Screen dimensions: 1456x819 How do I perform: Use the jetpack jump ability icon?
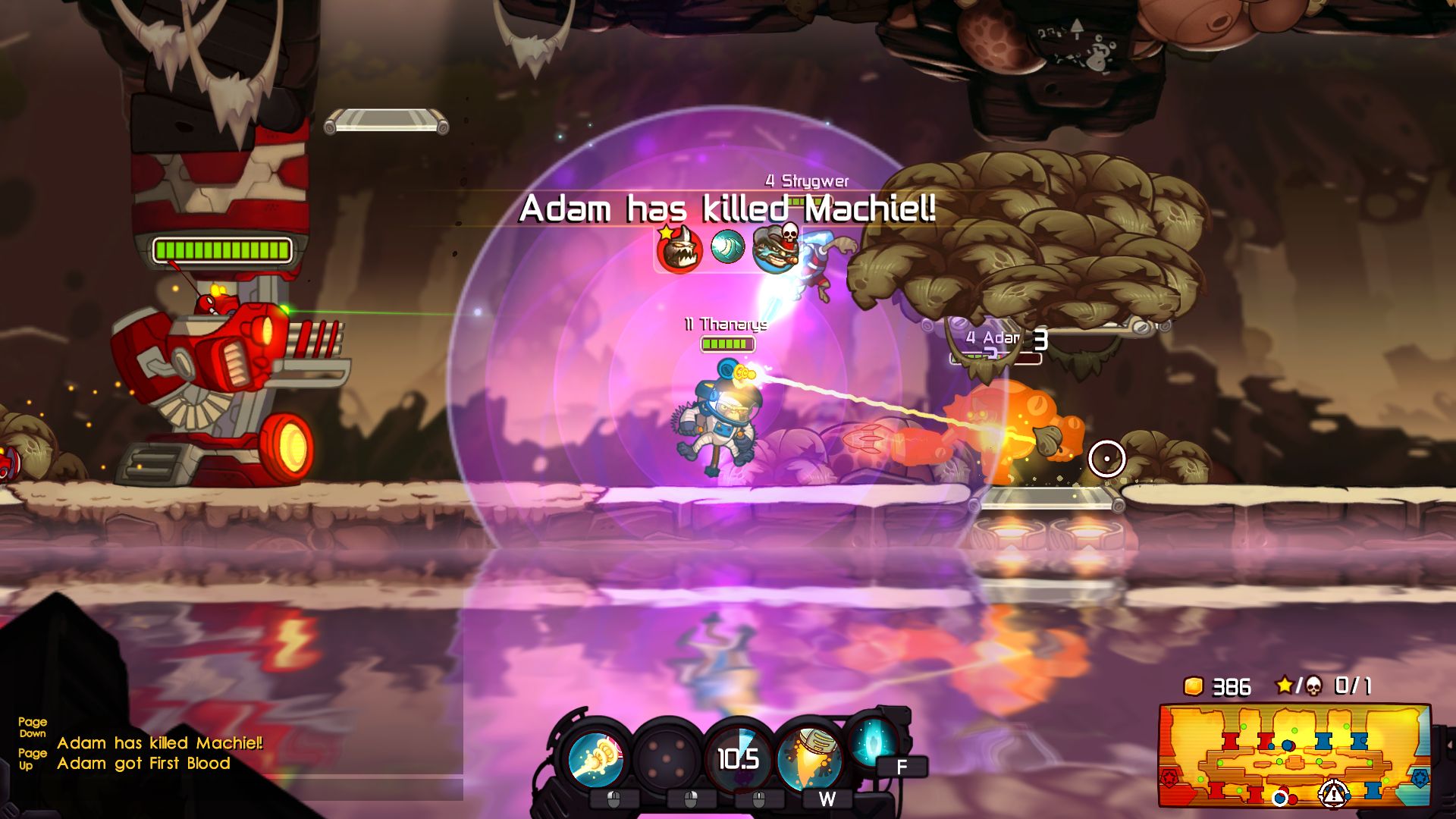pos(809,759)
